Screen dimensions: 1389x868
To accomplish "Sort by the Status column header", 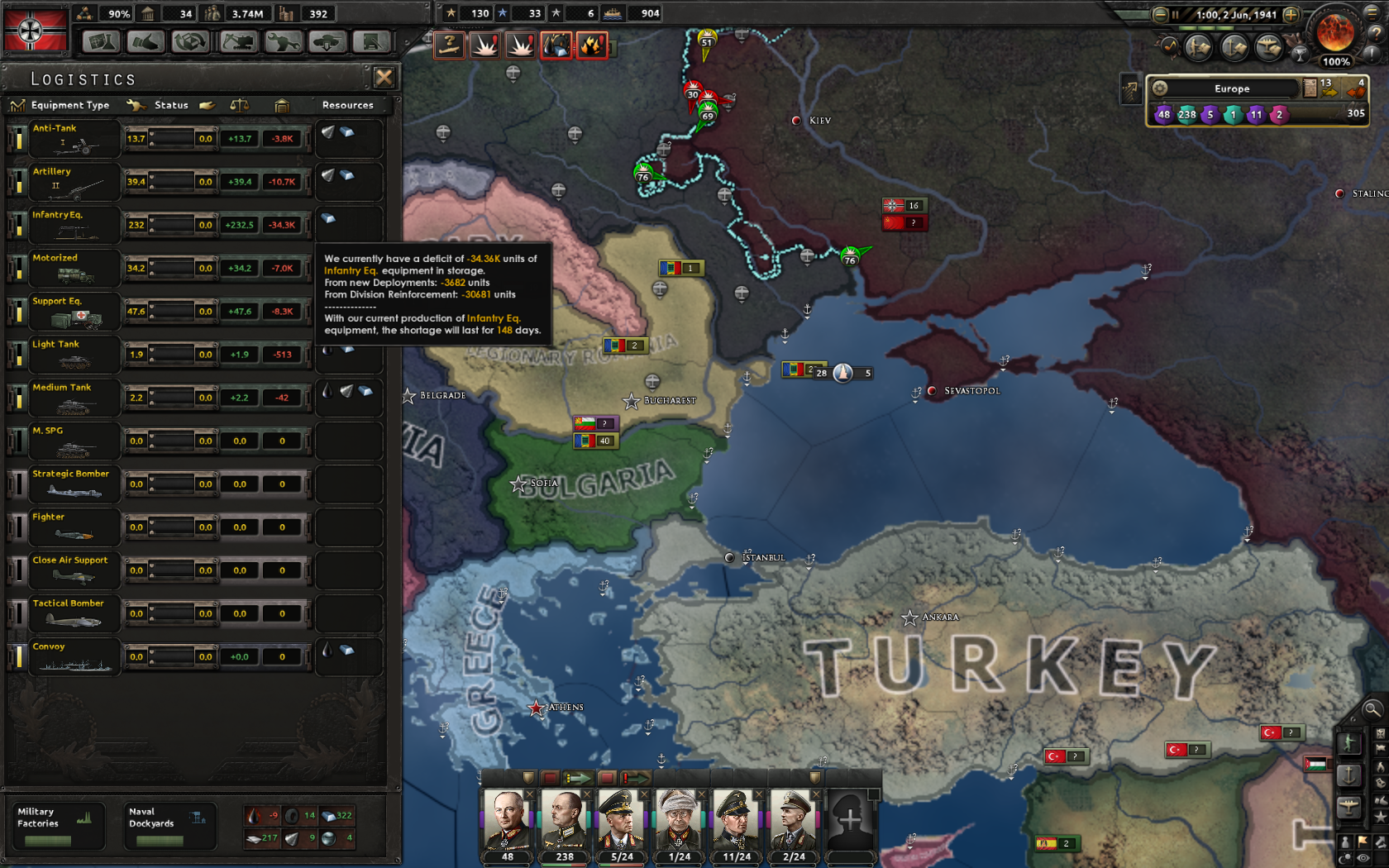I will [171, 105].
